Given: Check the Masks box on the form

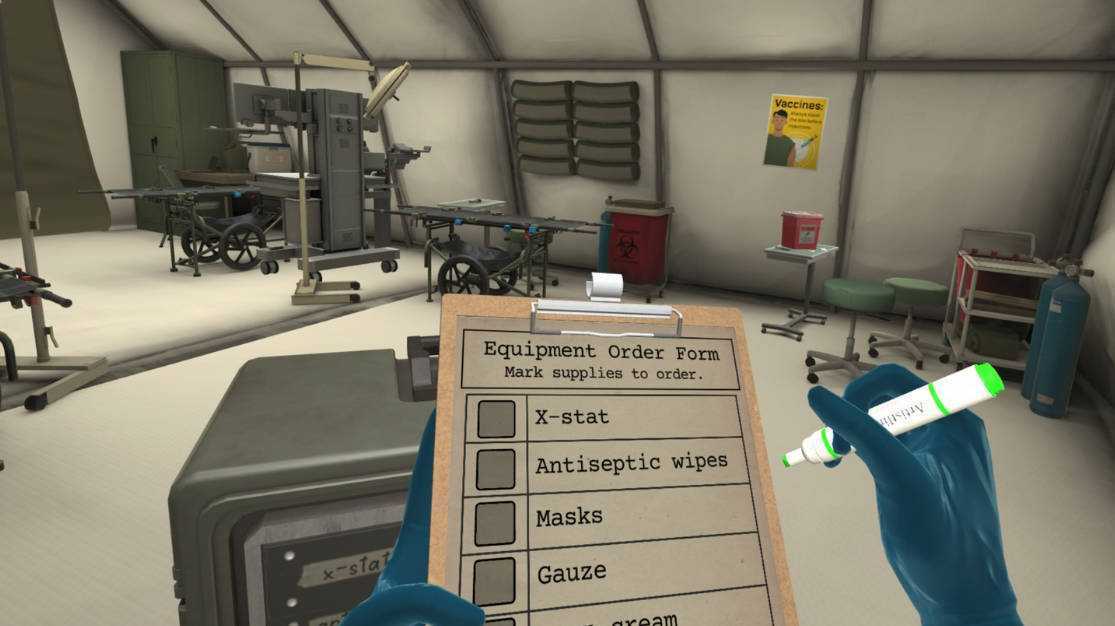Looking at the screenshot, I should [496, 521].
